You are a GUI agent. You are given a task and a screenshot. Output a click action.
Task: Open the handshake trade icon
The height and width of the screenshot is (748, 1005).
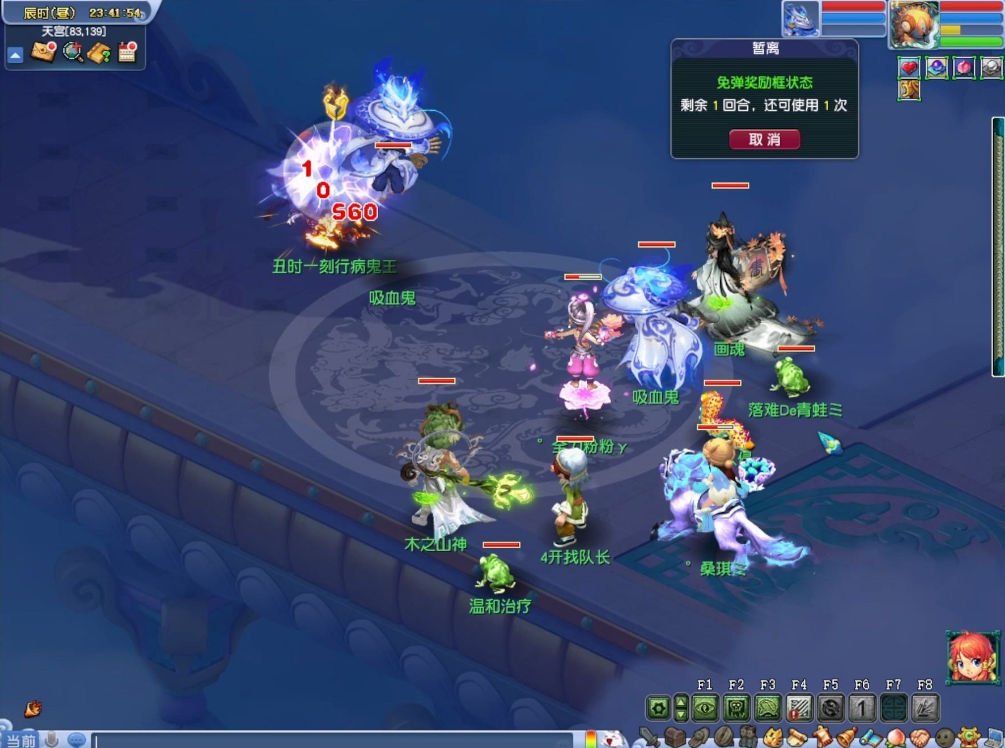click(920, 738)
